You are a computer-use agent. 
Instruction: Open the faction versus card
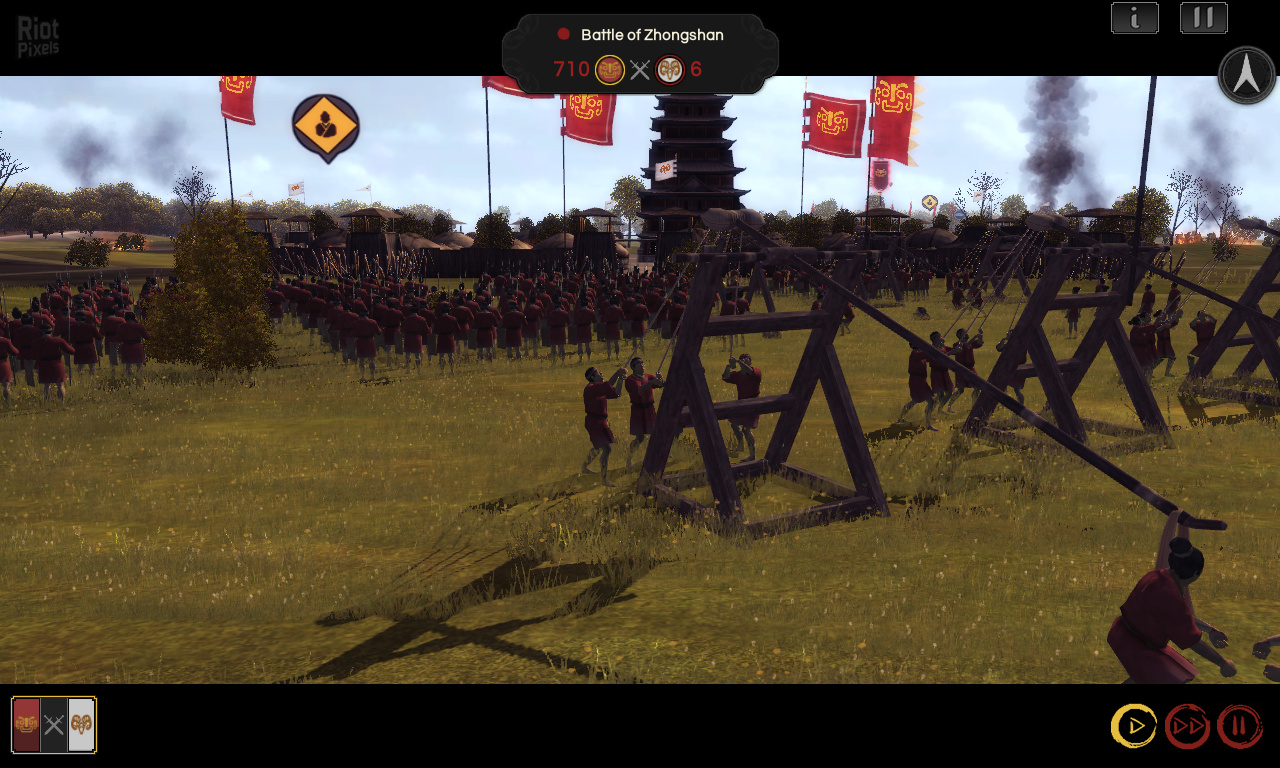pyautogui.click(x=54, y=725)
